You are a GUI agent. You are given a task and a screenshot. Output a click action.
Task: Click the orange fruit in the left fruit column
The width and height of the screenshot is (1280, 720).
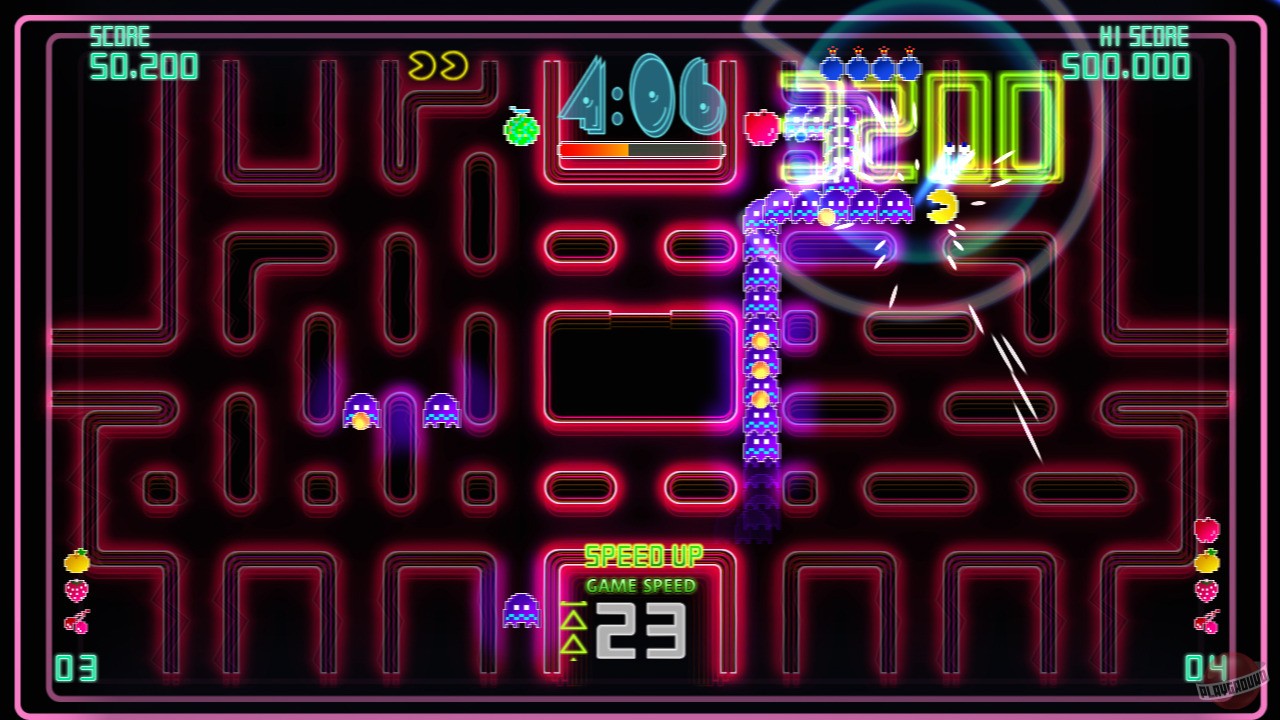(x=77, y=561)
